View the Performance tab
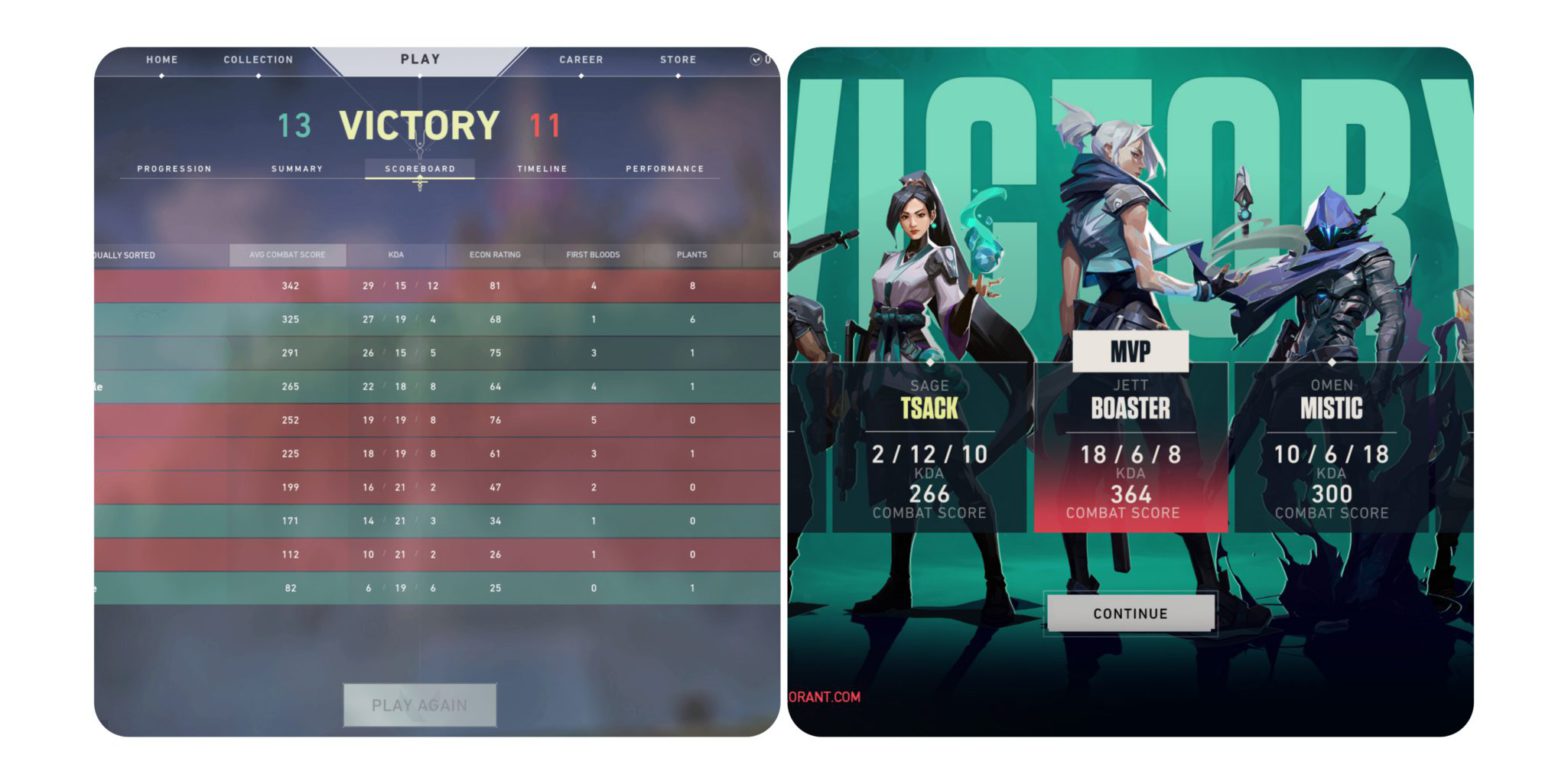The height and width of the screenshot is (784, 1568). [663, 168]
